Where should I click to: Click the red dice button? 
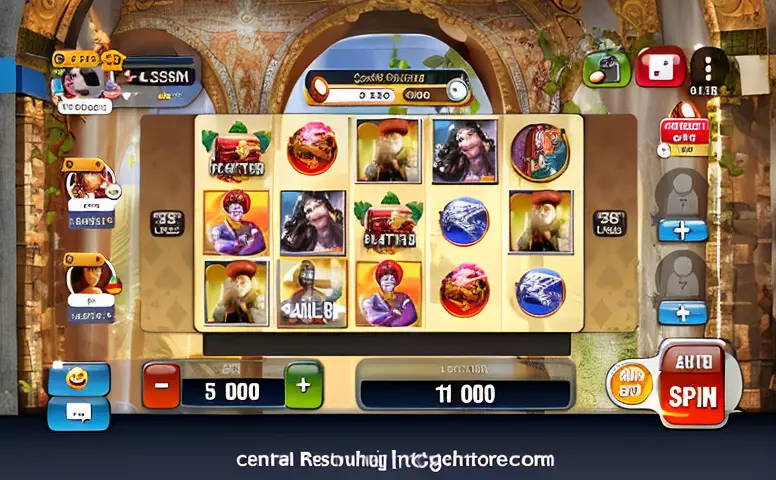(x=660, y=68)
